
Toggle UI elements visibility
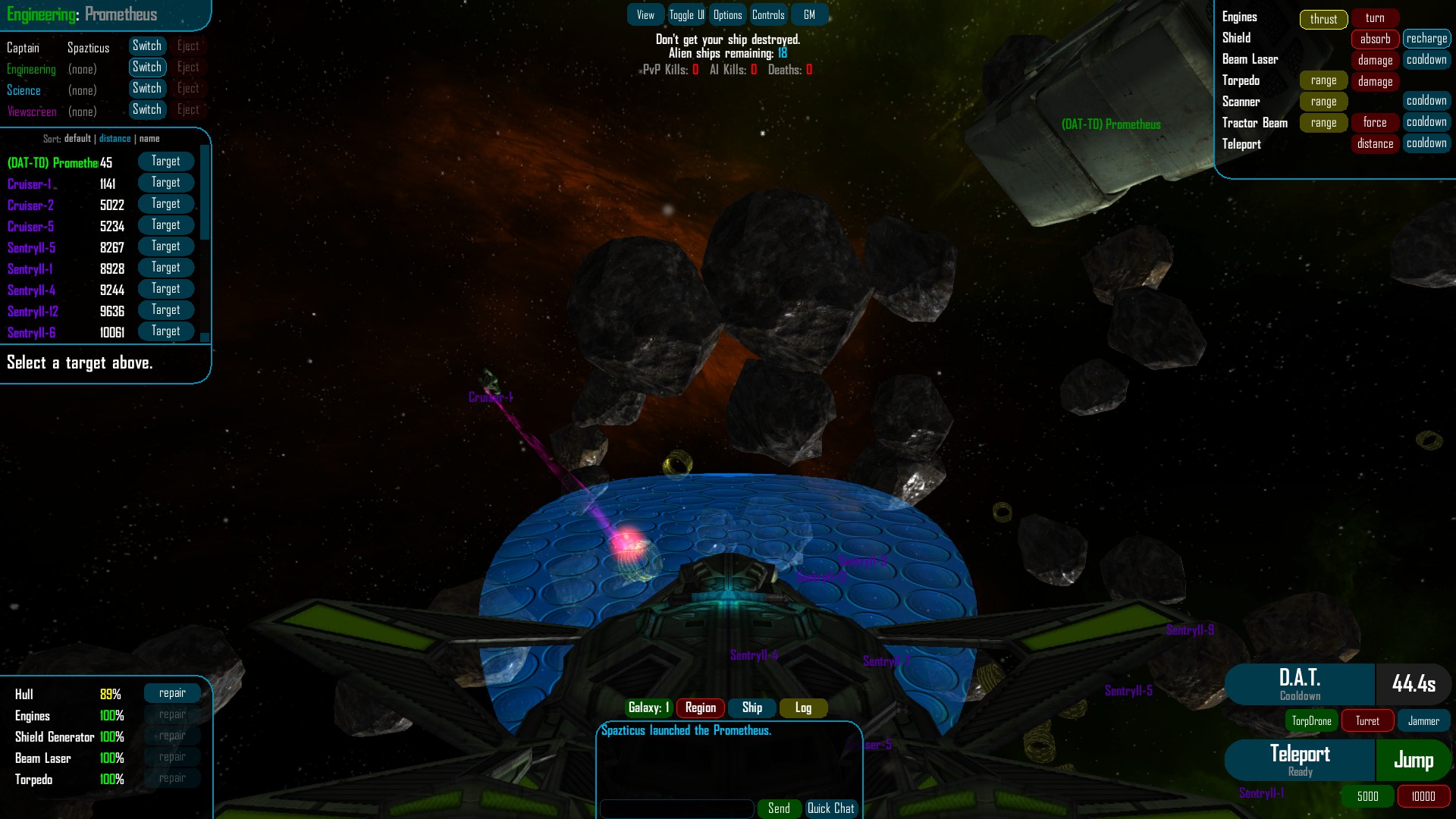[x=685, y=14]
